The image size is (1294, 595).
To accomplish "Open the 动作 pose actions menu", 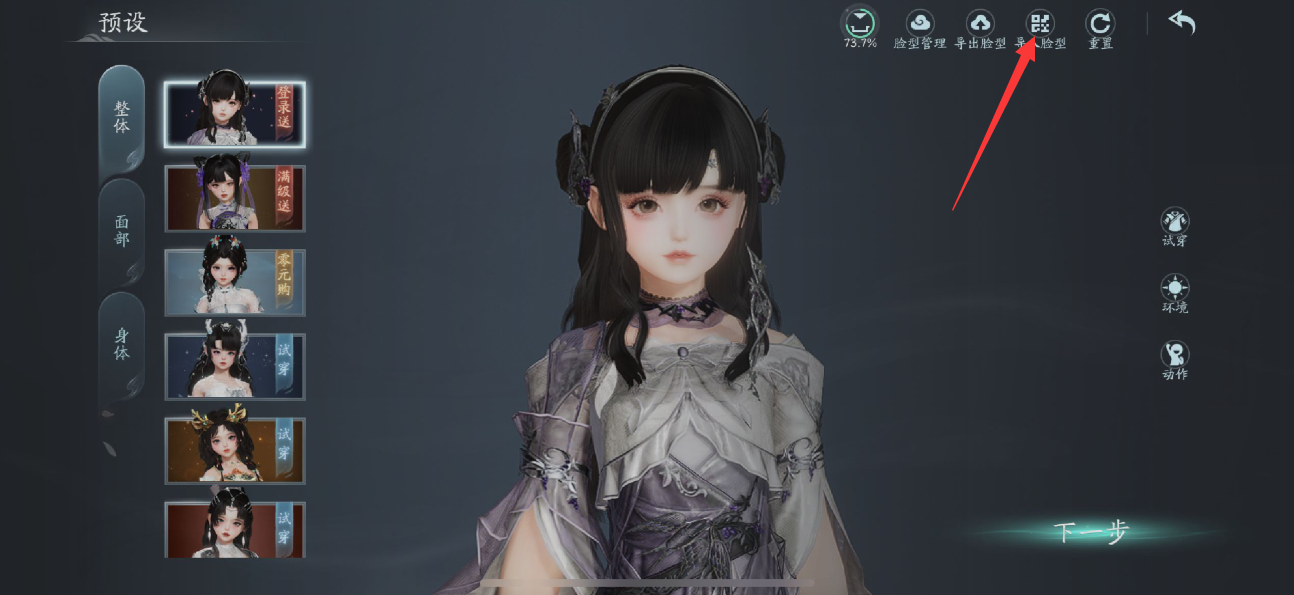I will tap(1175, 357).
